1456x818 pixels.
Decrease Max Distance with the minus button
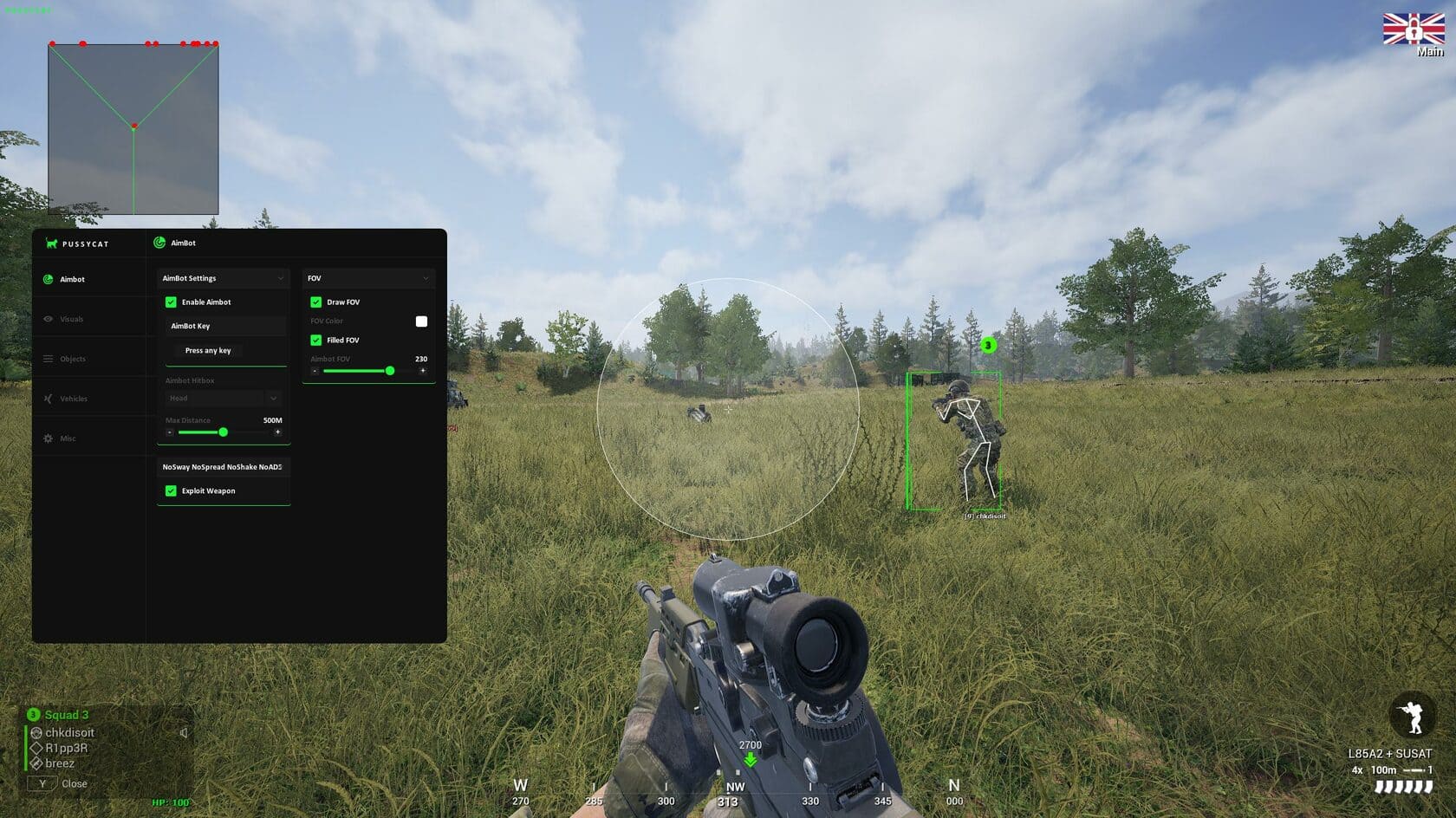[170, 432]
